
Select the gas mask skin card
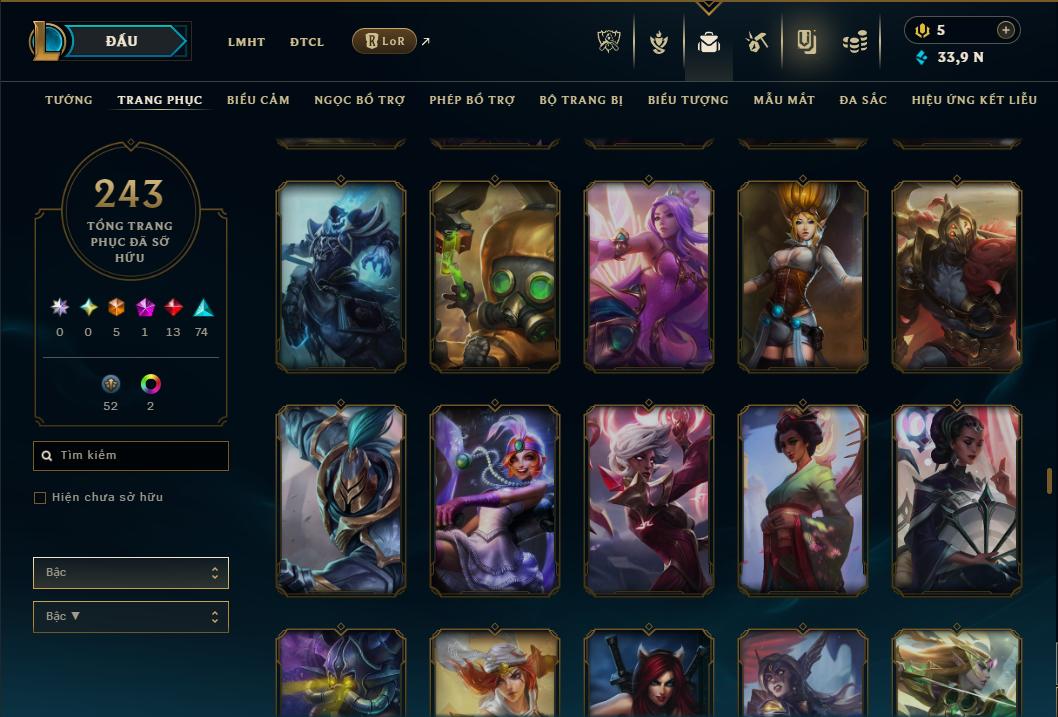[495, 277]
